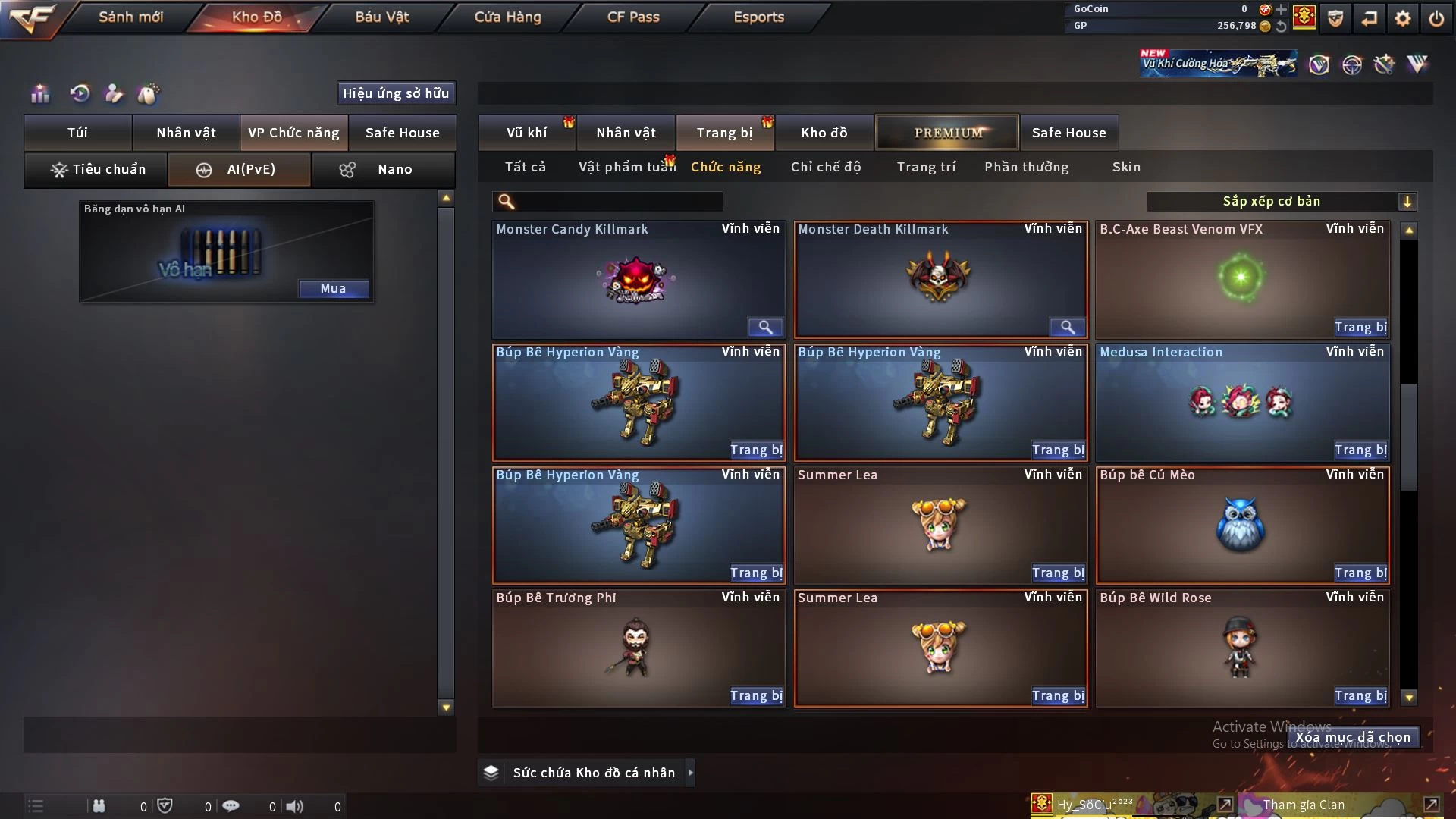Open the CF Pass menu
Screen dimensions: 1456x819
[x=633, y=17]
